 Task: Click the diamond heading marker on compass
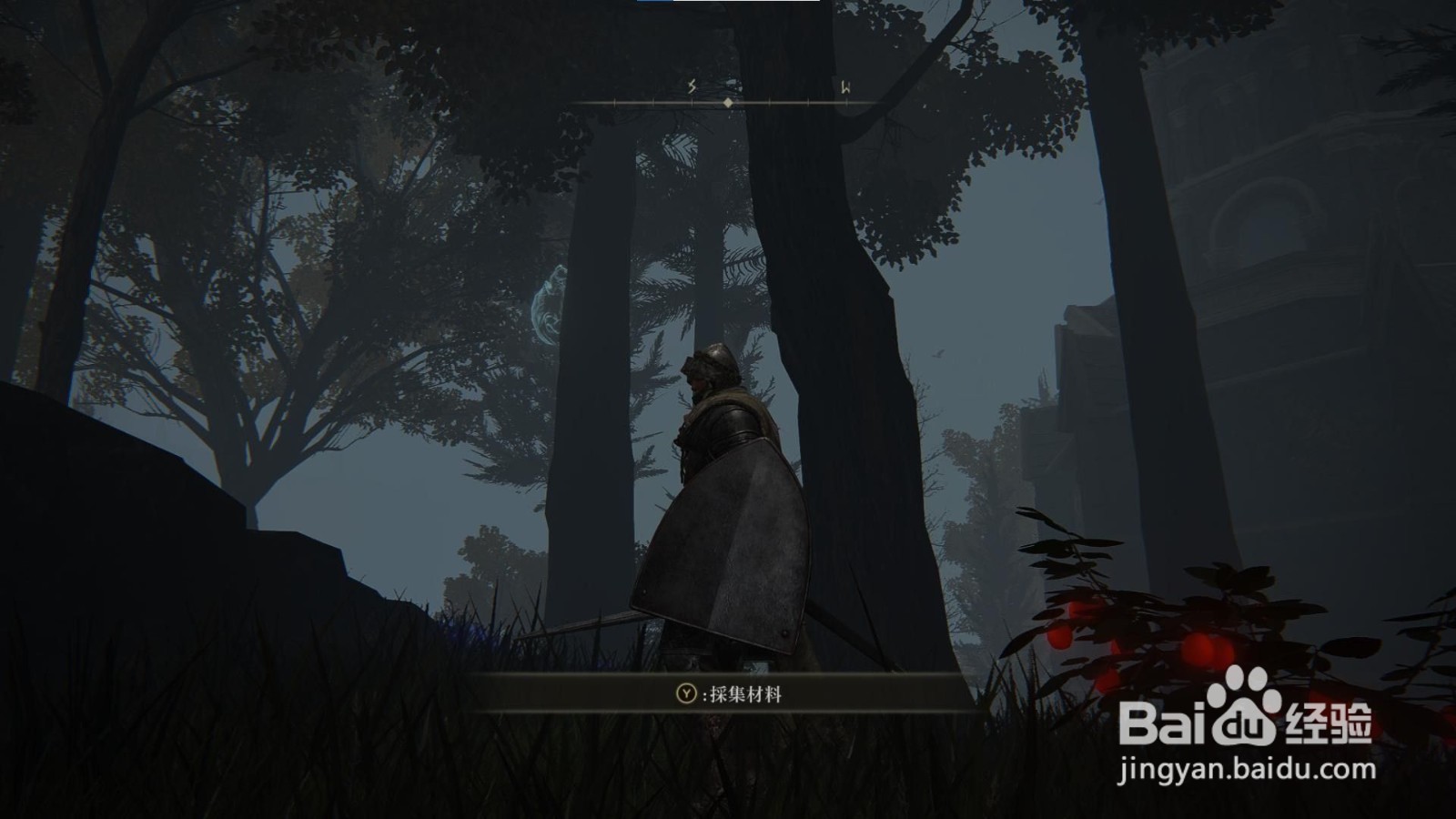[x=728, y=103]
